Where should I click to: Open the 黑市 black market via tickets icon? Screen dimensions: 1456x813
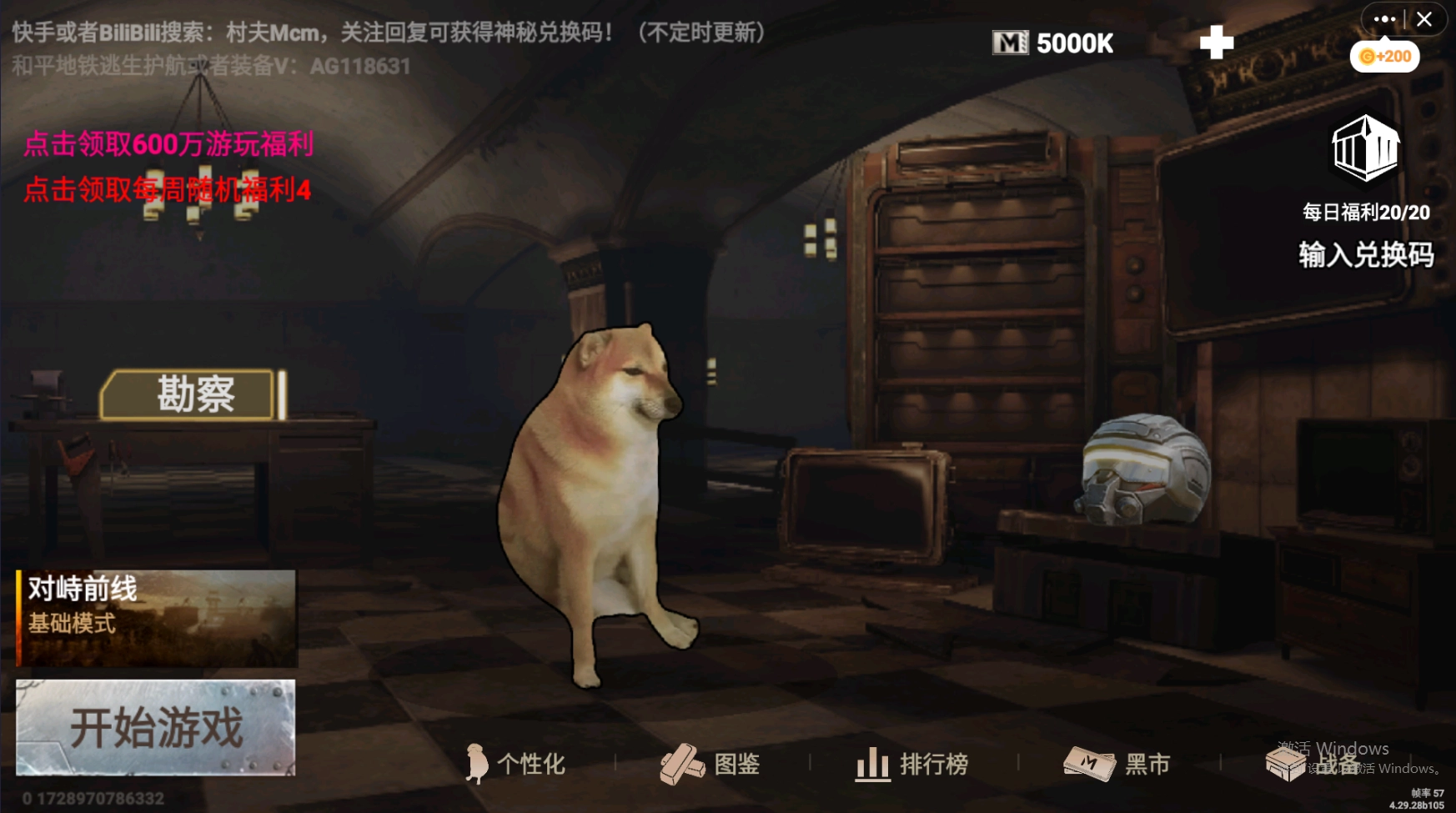pyautogui.click(x=1117, y=764)
